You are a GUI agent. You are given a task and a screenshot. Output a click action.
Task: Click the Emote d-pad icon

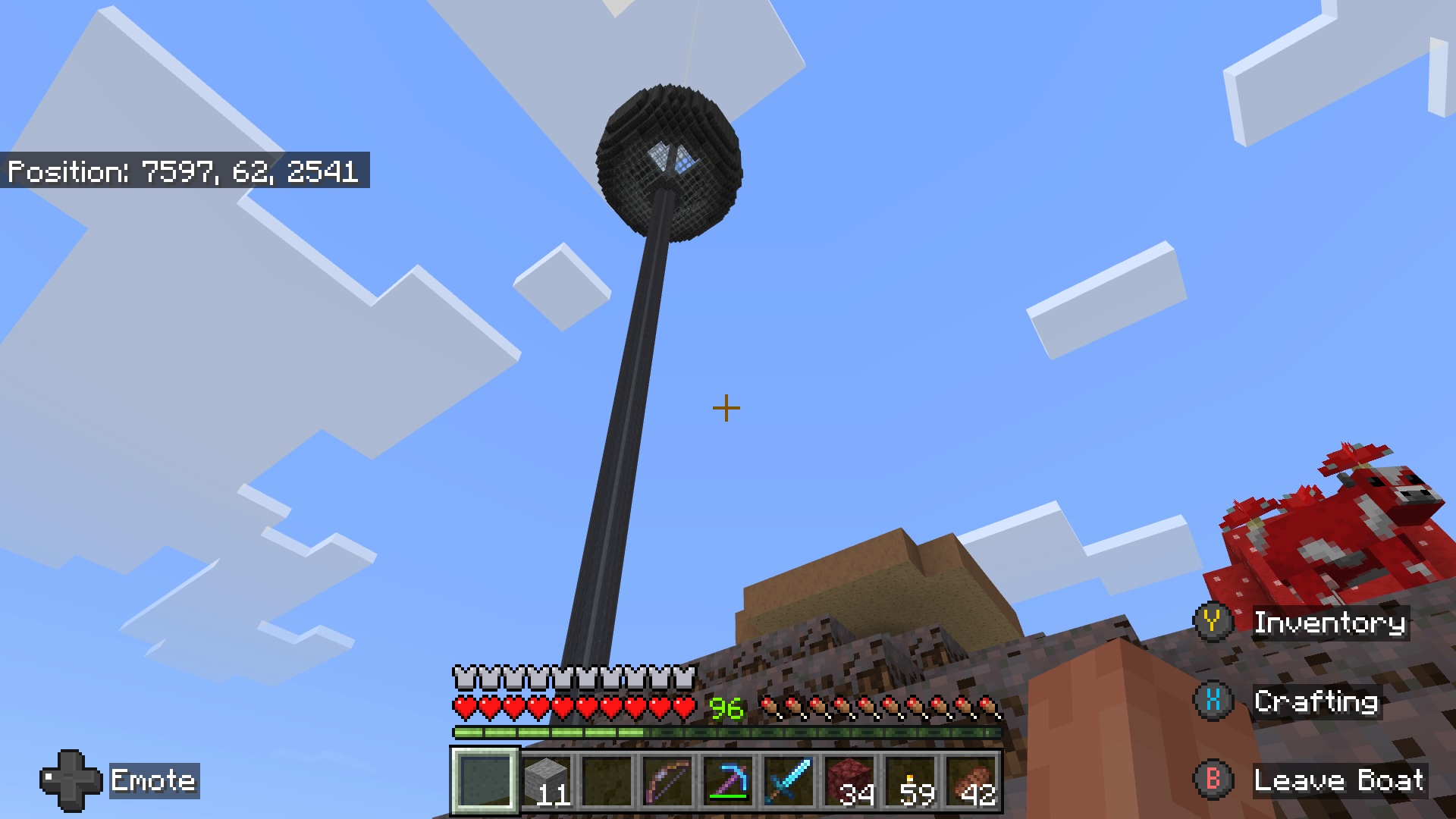point(72,781)
